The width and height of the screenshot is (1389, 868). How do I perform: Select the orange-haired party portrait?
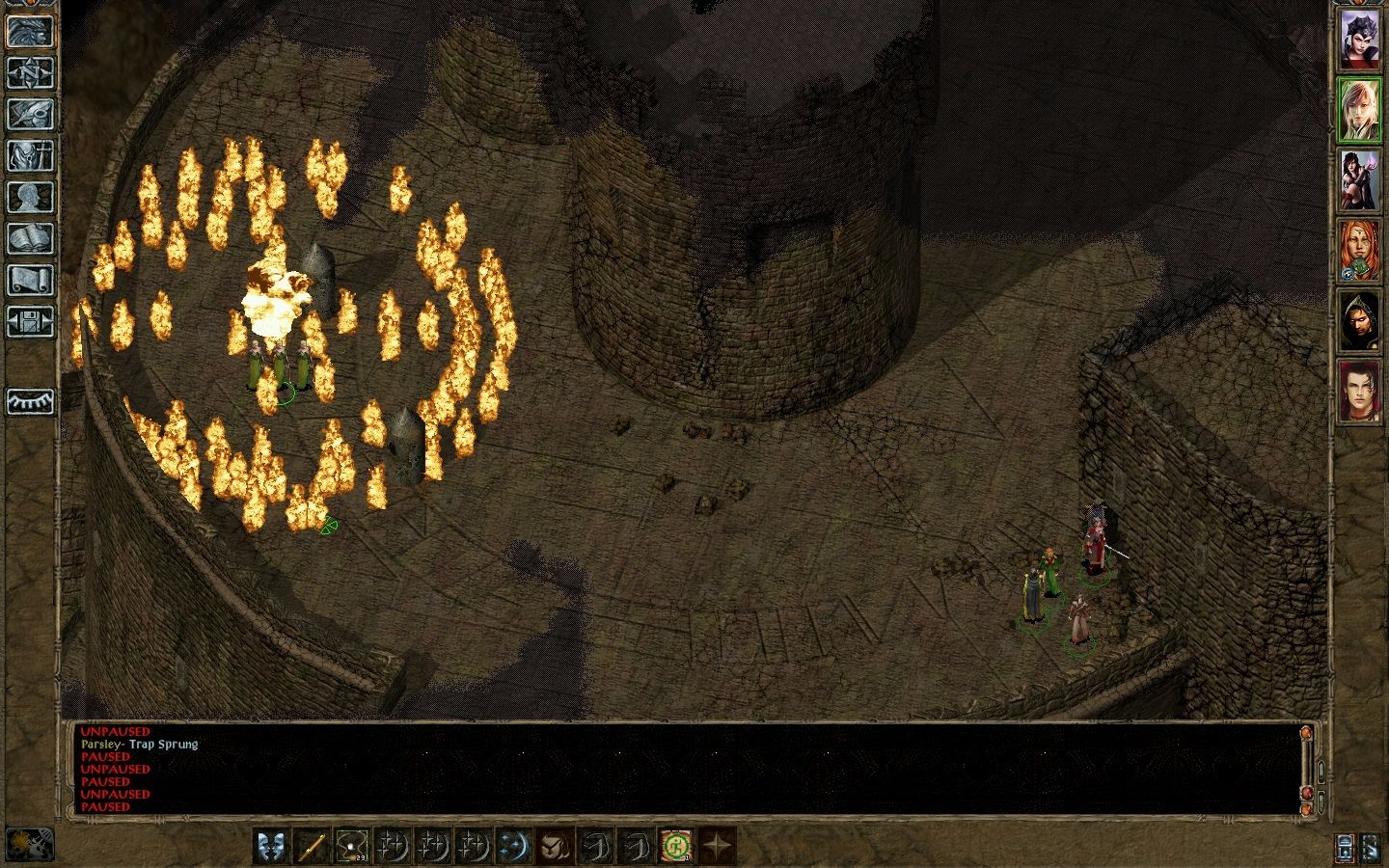point(1359,250)
